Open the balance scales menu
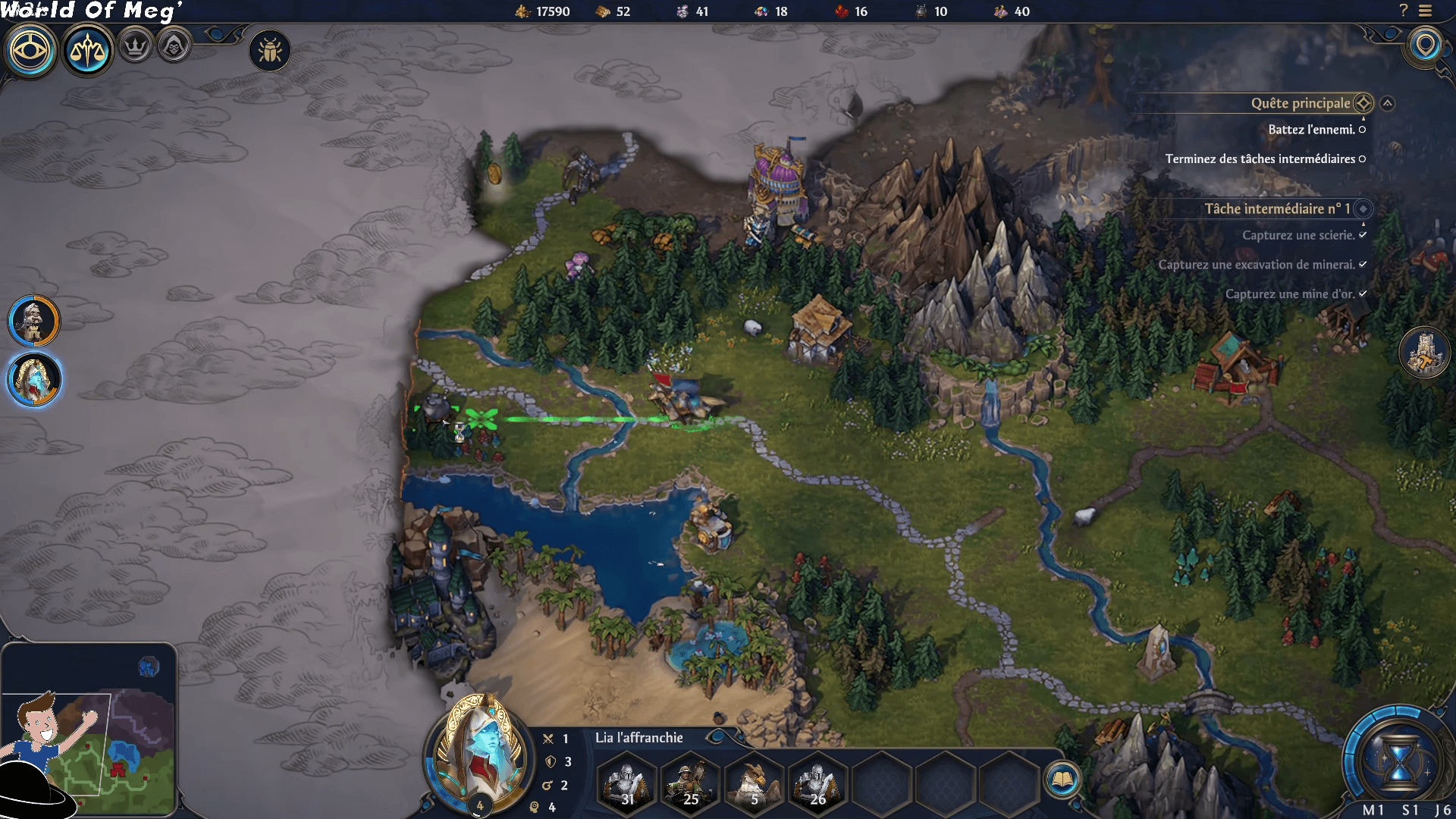Image resolution: width=1456 pixels, height=819 pixels. click(87, 51)
